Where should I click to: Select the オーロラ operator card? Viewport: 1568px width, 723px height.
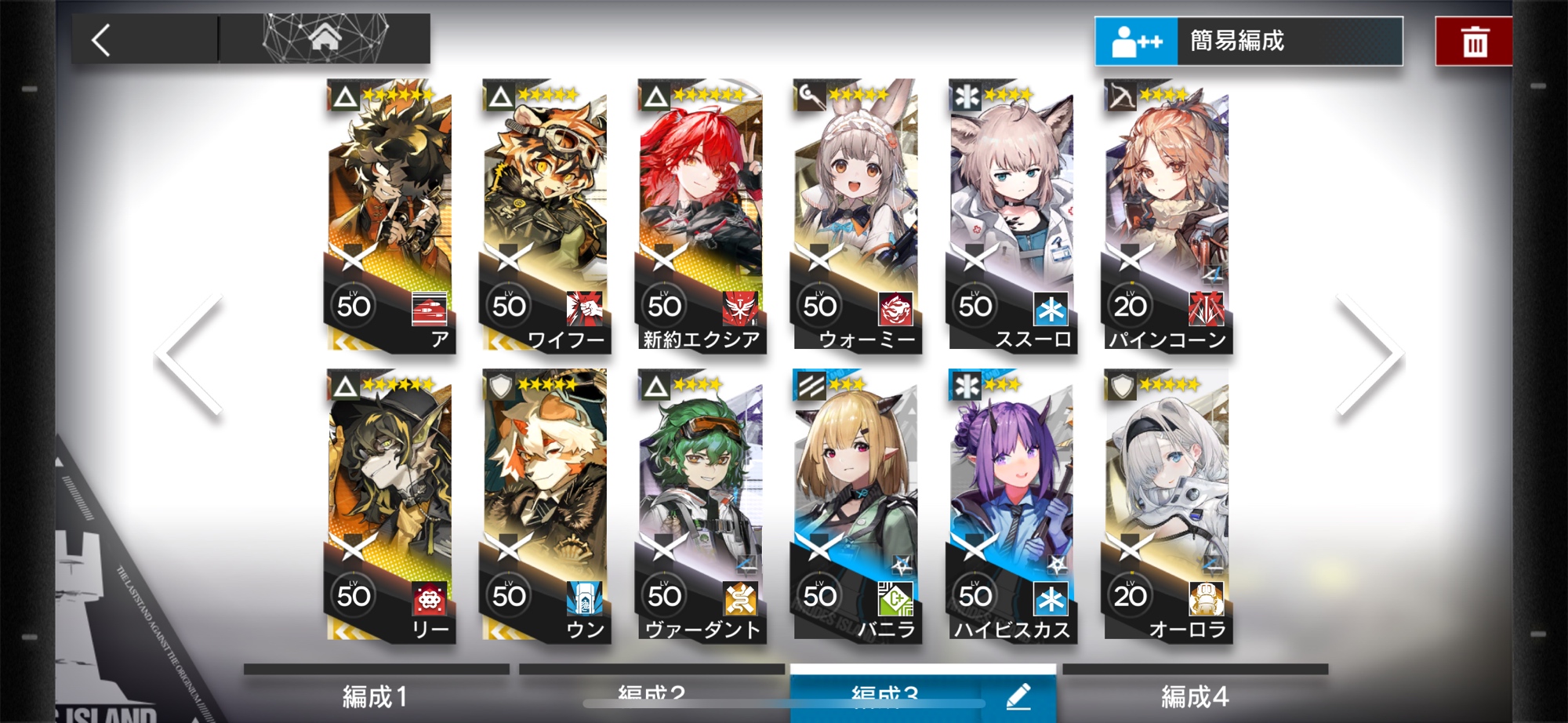pos(1166,506)
